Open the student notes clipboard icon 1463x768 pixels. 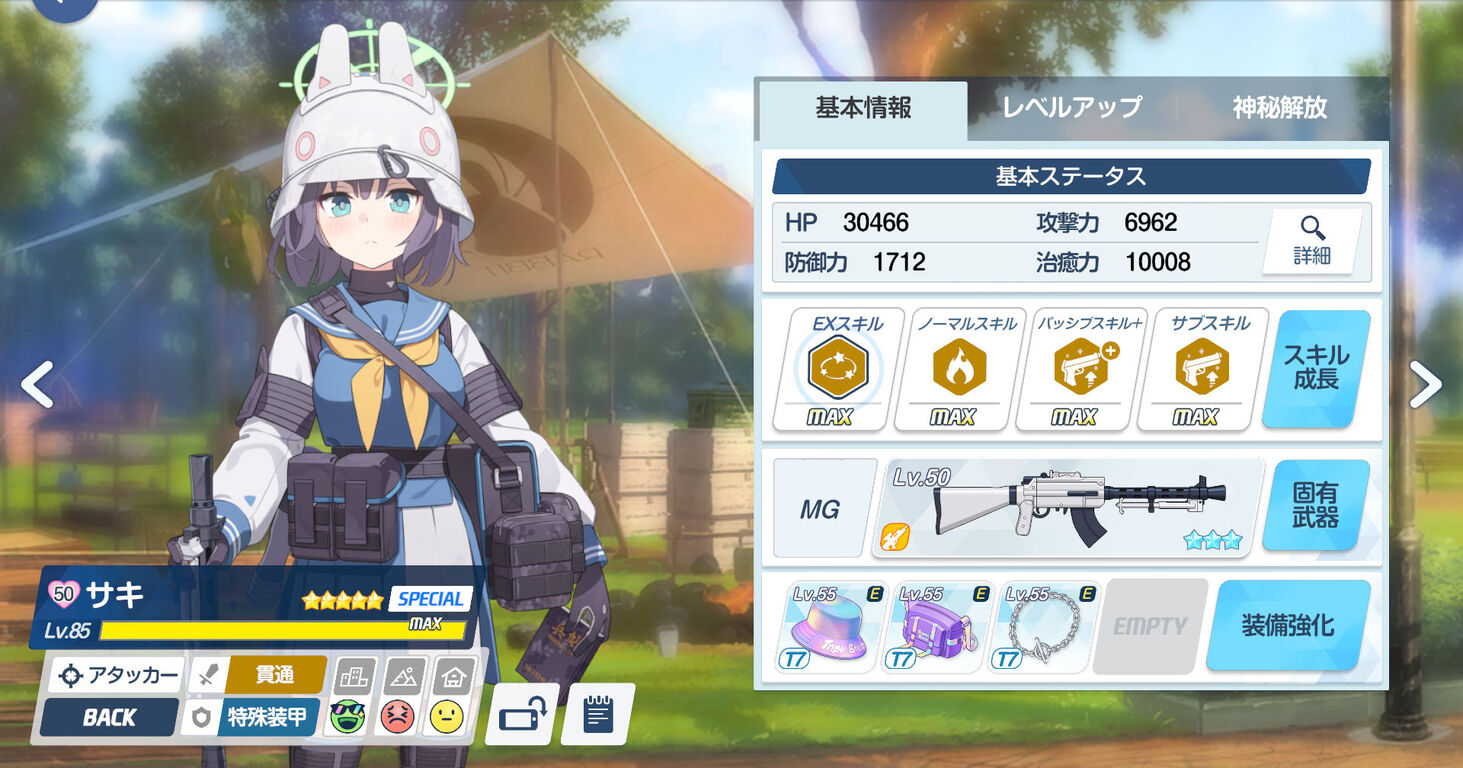coord(598,714)
